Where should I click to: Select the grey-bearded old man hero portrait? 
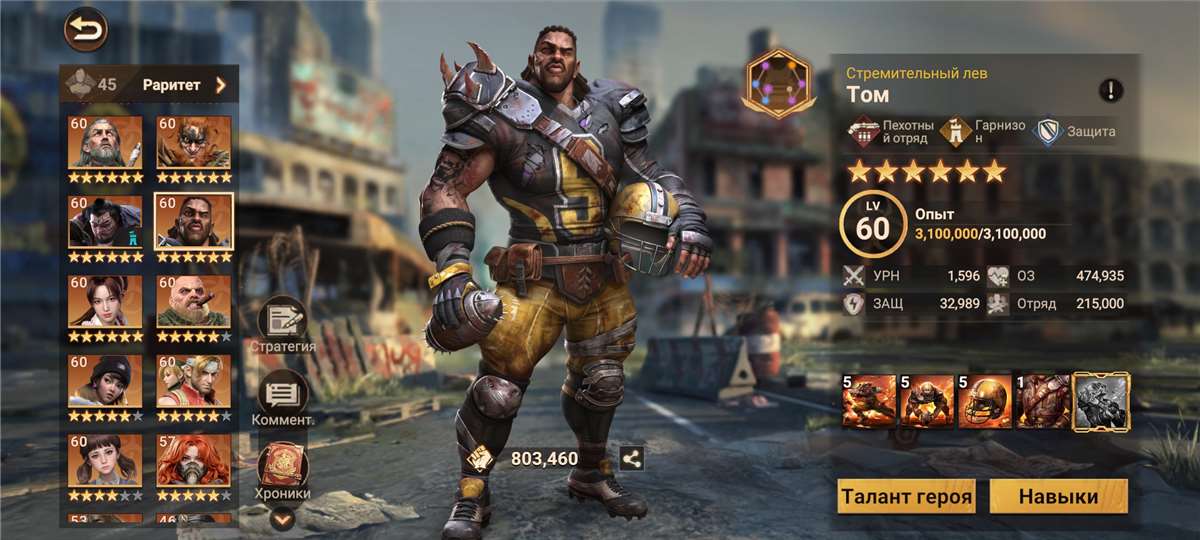(x=105, y=142)
